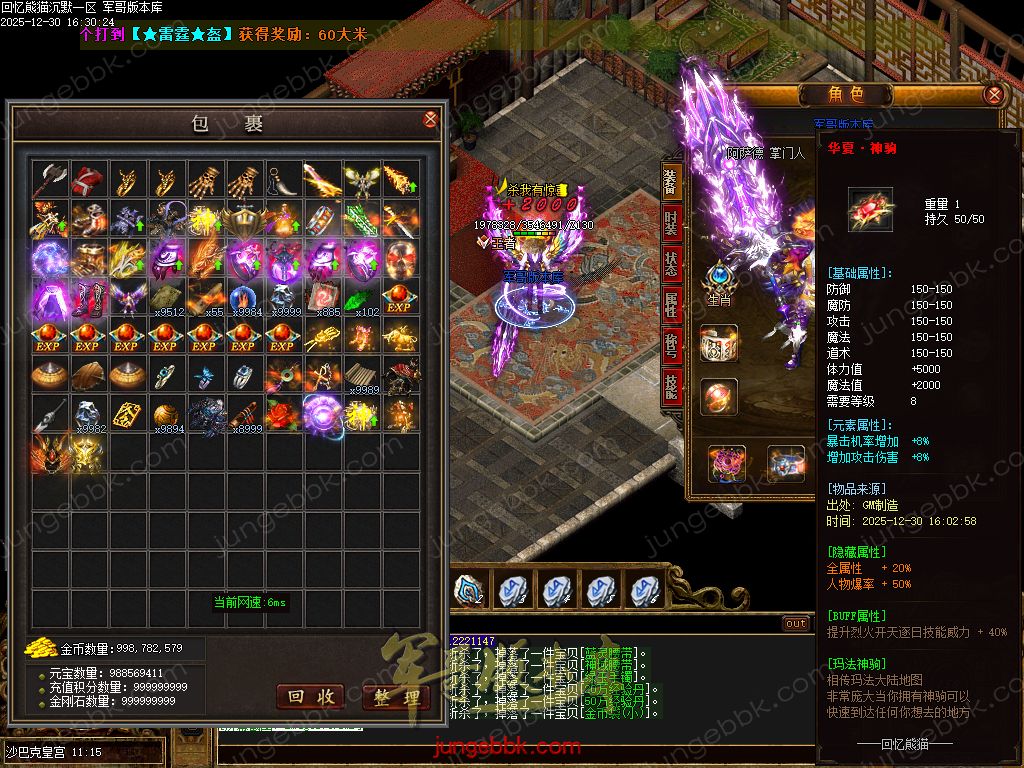Screen dimensions: 1024x768
Task: Pick the golden bull figurine item
Action: (401, 336)
